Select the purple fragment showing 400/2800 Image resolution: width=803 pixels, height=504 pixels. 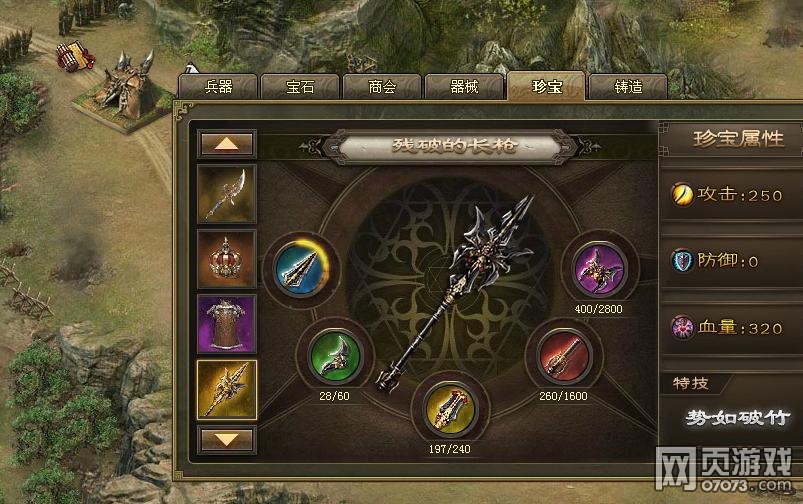tap(600, 267)
